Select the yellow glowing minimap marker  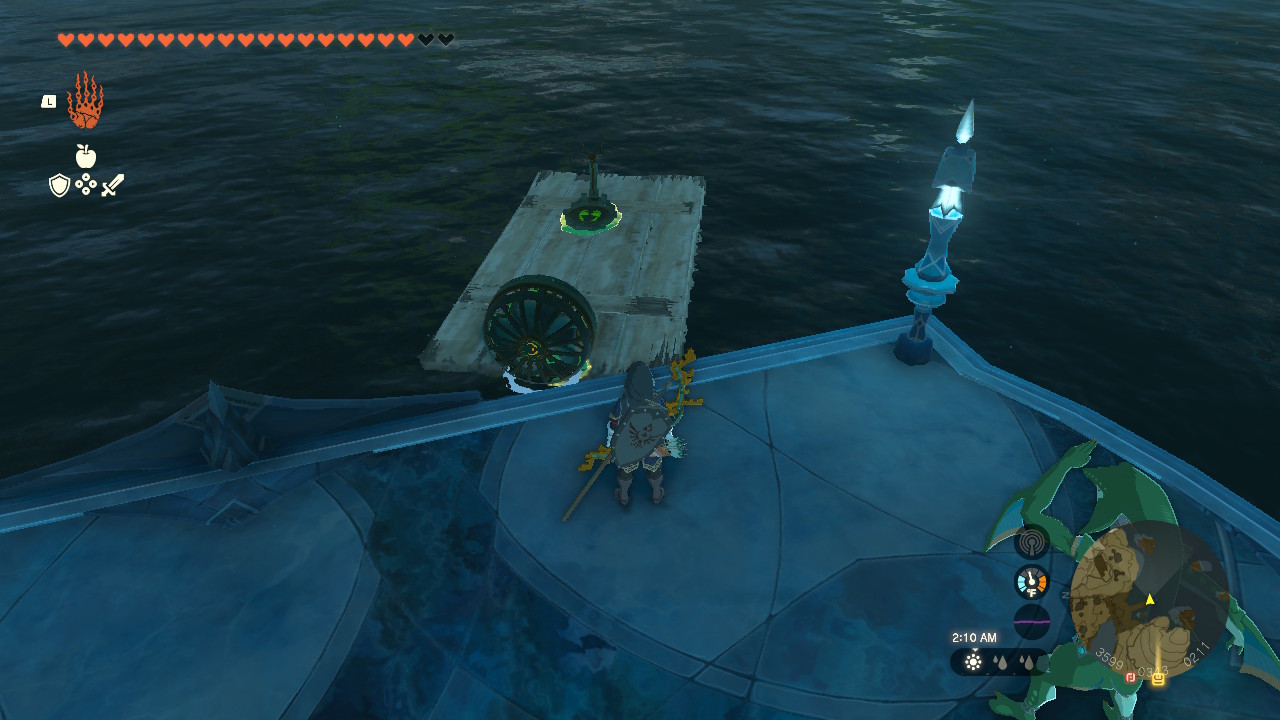click(x=1158, y=678)
